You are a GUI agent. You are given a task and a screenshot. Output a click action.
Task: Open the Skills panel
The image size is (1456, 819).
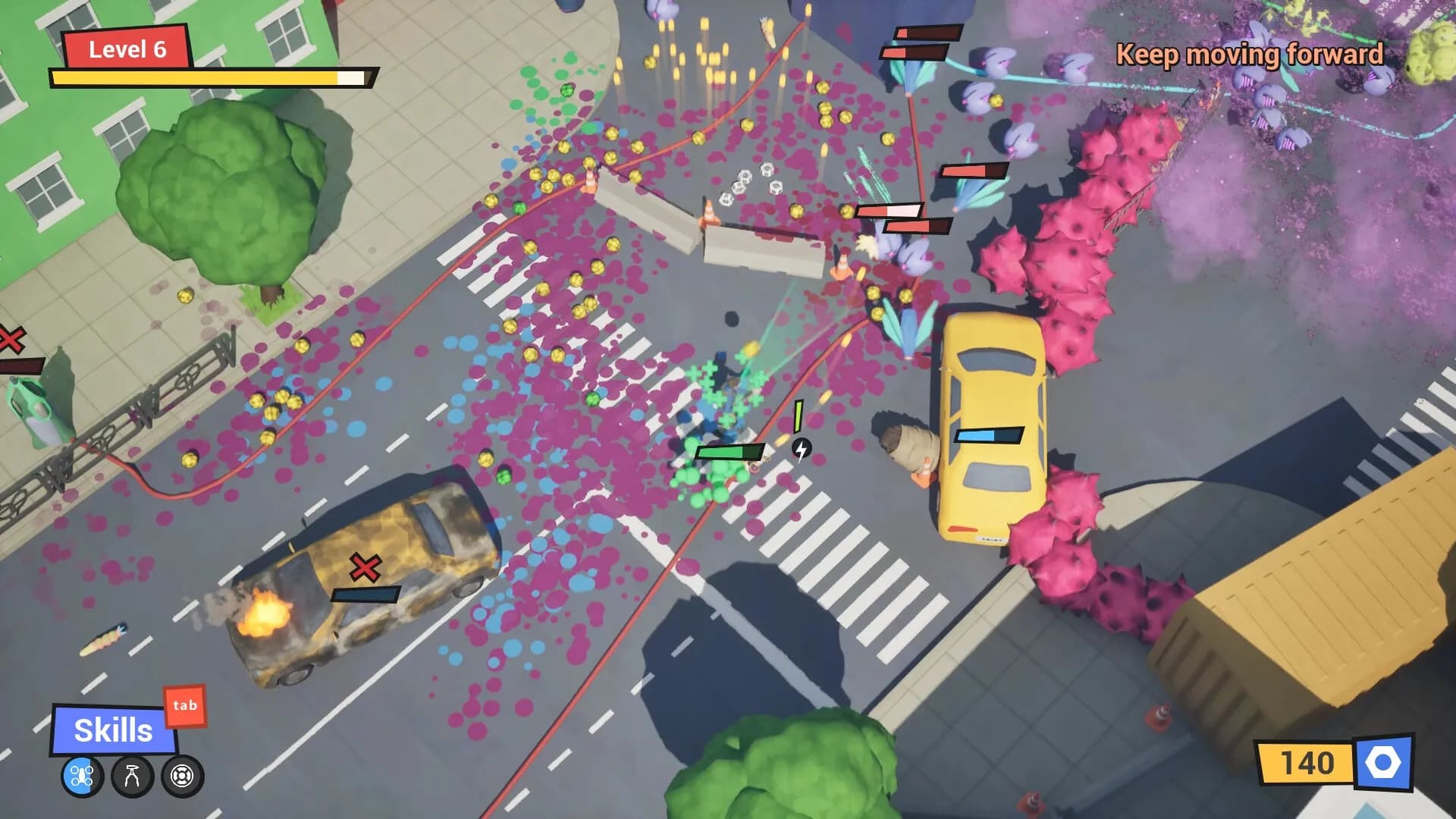tap(112, 730)
